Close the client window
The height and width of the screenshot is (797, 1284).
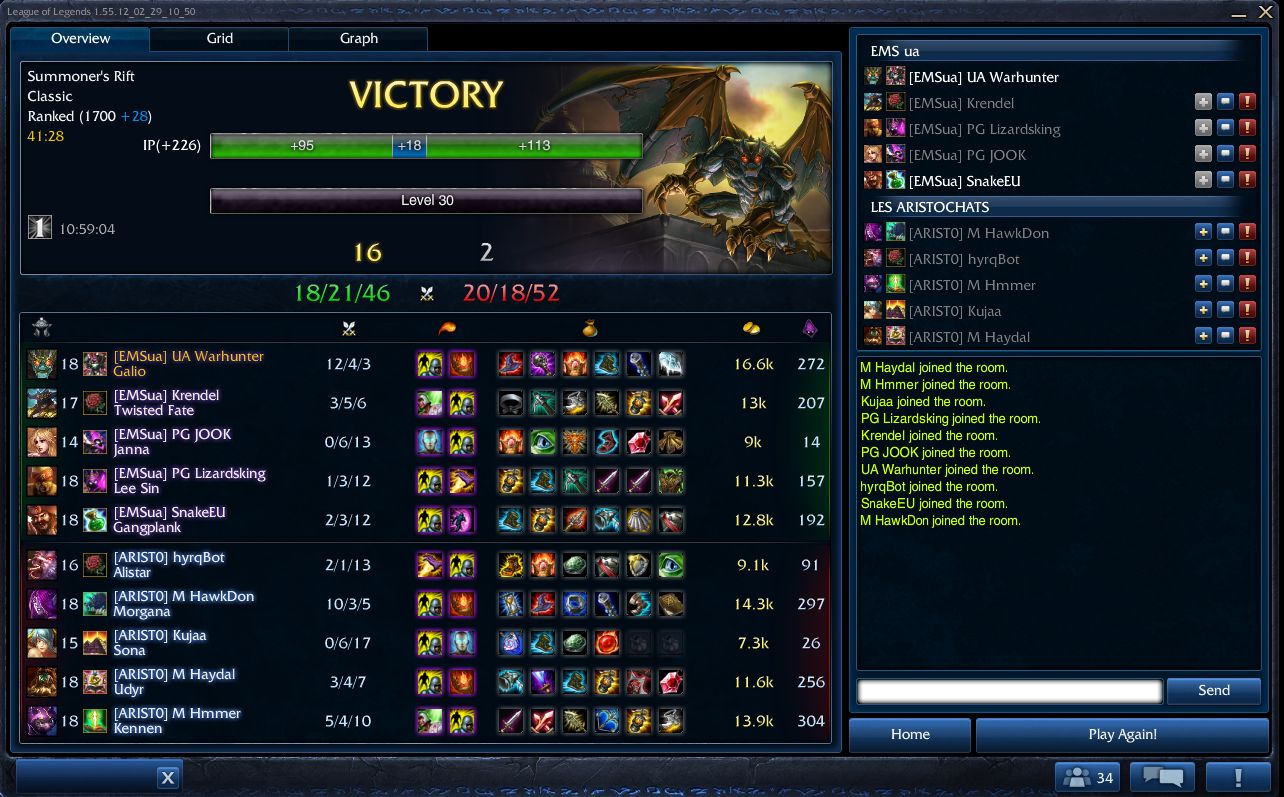tap(1265, 13)
